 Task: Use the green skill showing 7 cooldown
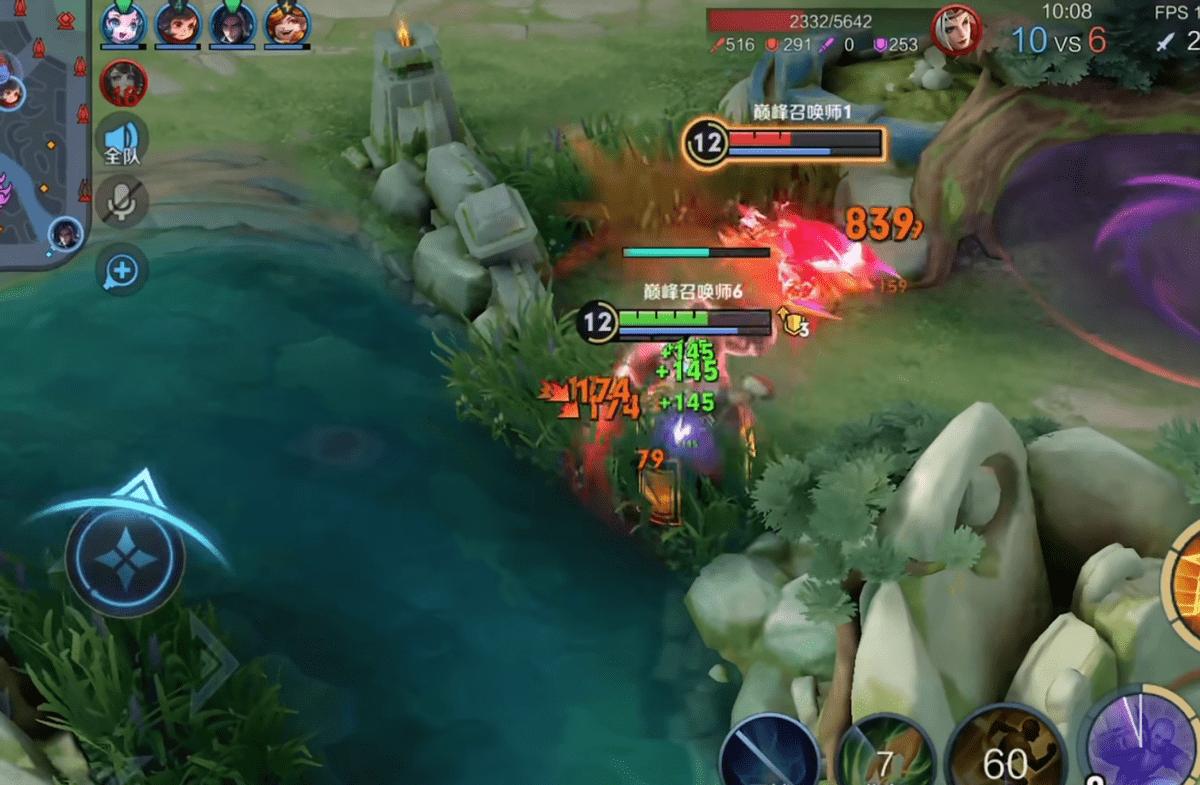pos(884,755)
